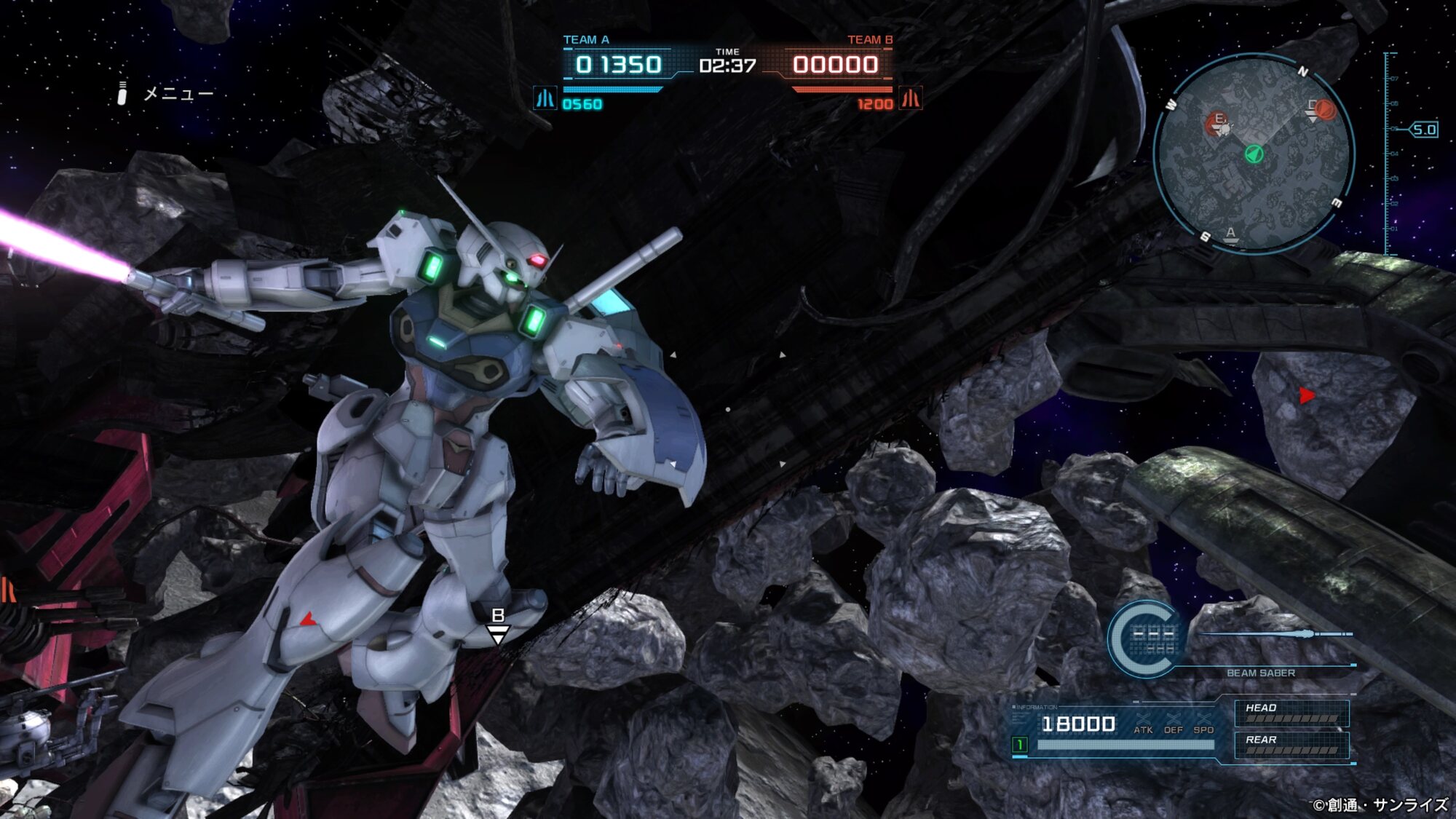Click the Team A unit icon
The width and height of the screenshot is (1456, 819).
pos(545,98)
